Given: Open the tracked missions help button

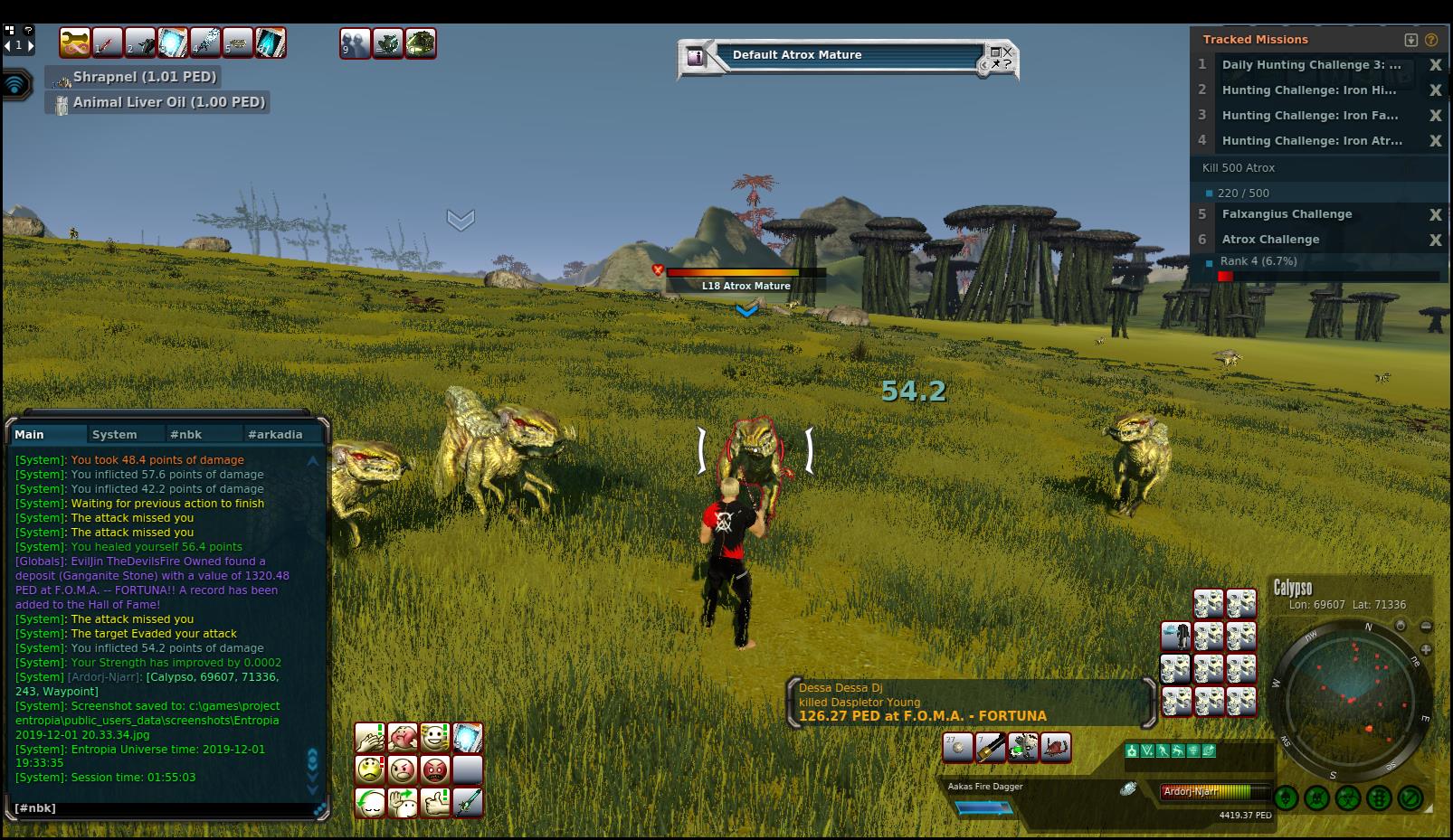Looking at the screenshot, I should (x=1431, y=40).
